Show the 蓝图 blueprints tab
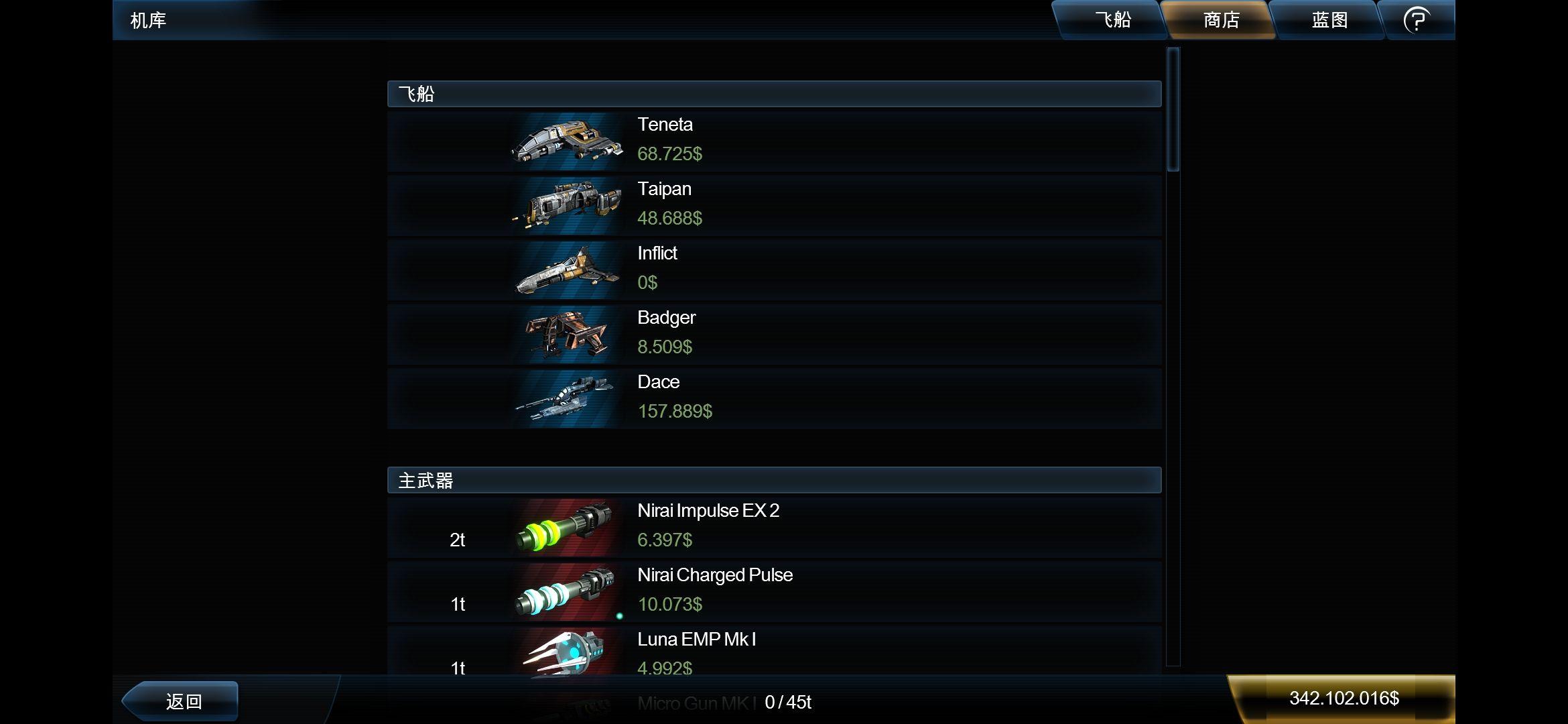 click(1329, 20)
